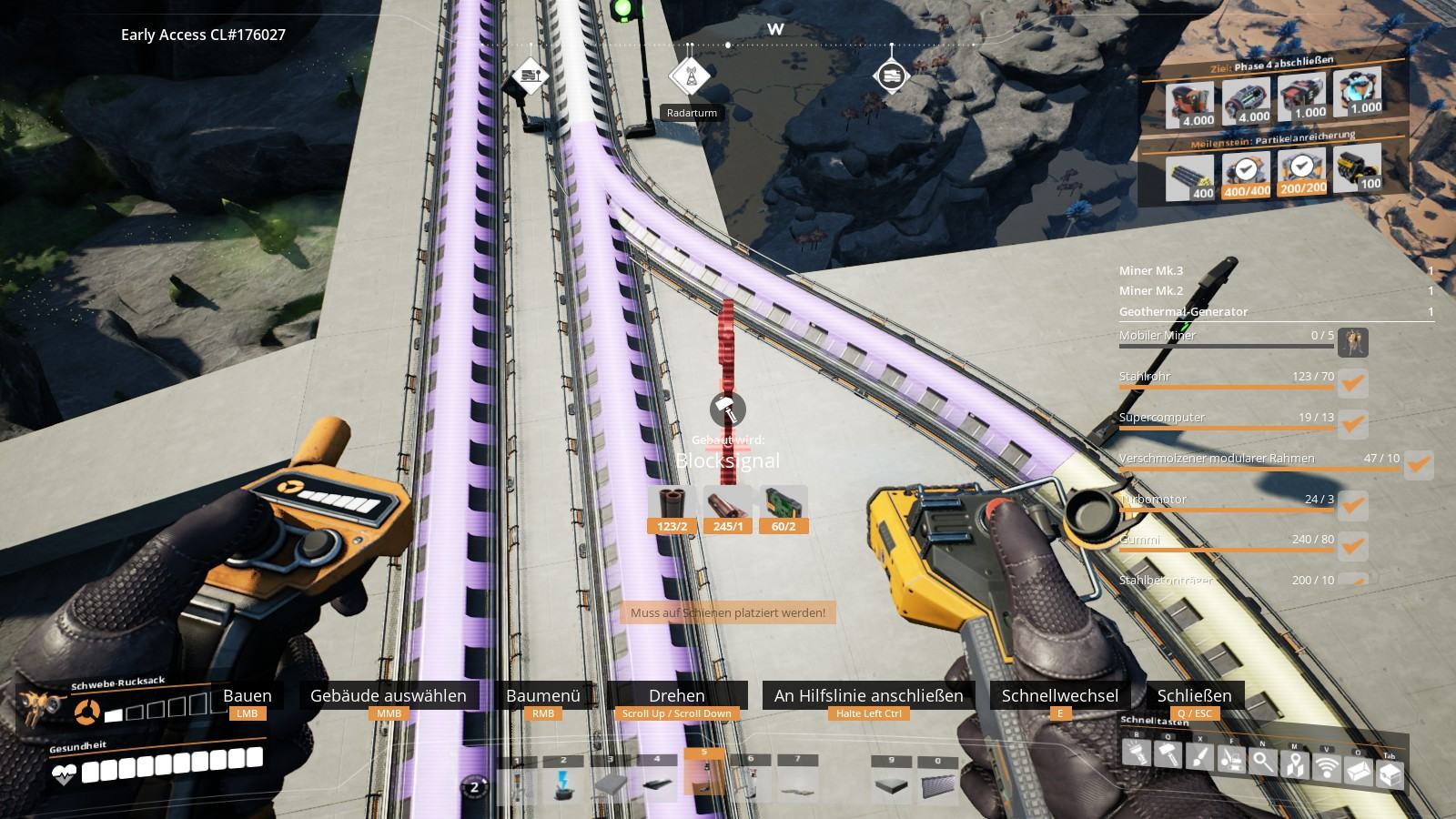This screenshot has height=819, width=1456.
Task: Select the foundation in hotbar slot 9
Action: tap(891, 783)
